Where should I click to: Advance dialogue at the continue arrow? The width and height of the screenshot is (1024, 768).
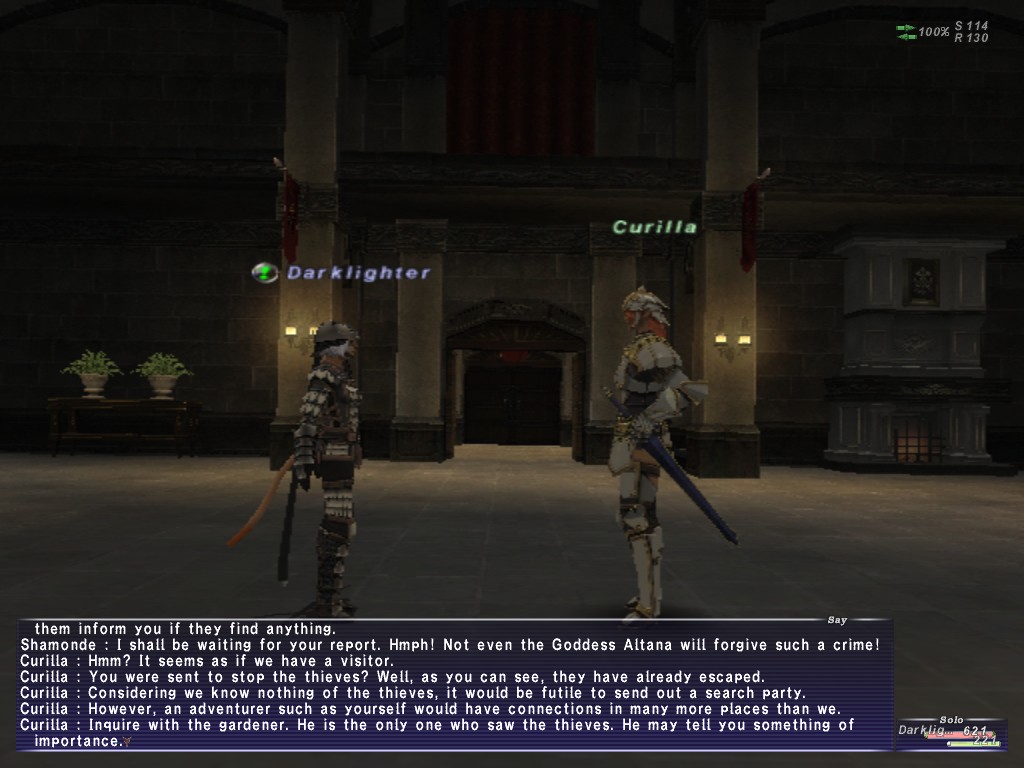pyautogui.click(x=127, y=742)
